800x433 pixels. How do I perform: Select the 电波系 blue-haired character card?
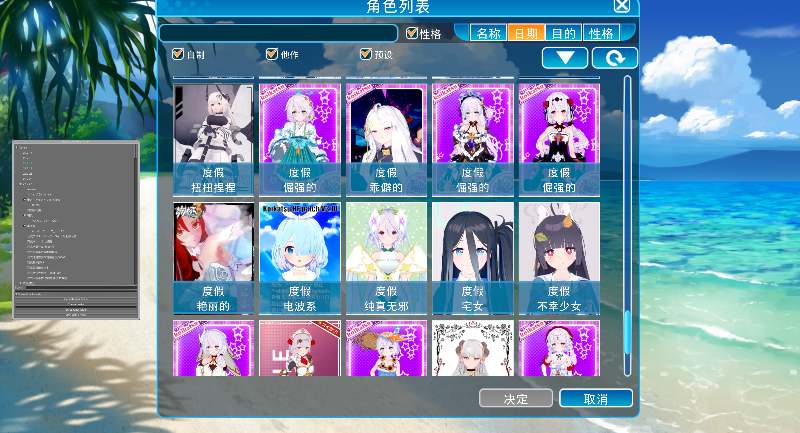point(300,258)
